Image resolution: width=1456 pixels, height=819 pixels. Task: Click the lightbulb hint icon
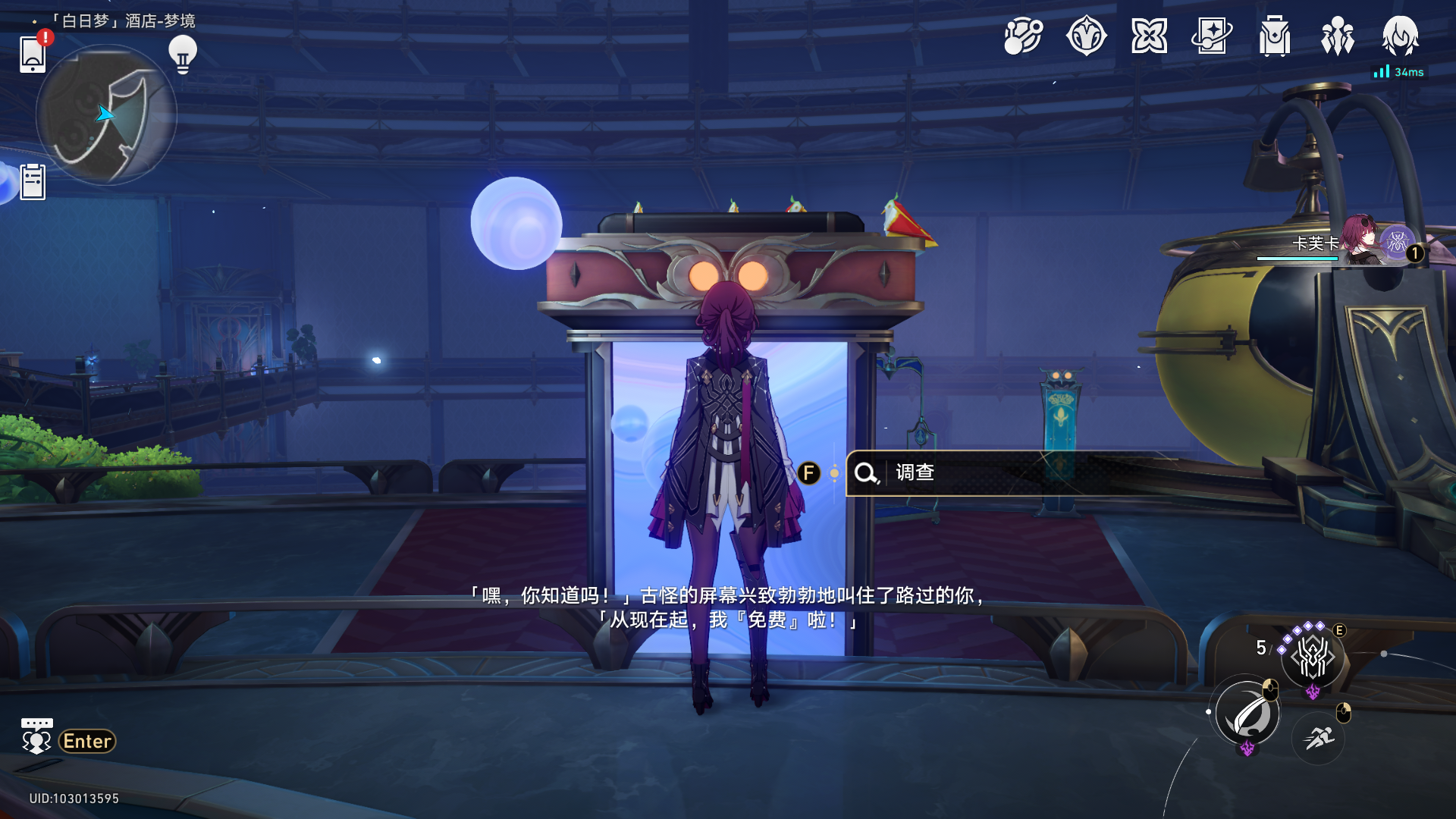click(x=183, y=54)
